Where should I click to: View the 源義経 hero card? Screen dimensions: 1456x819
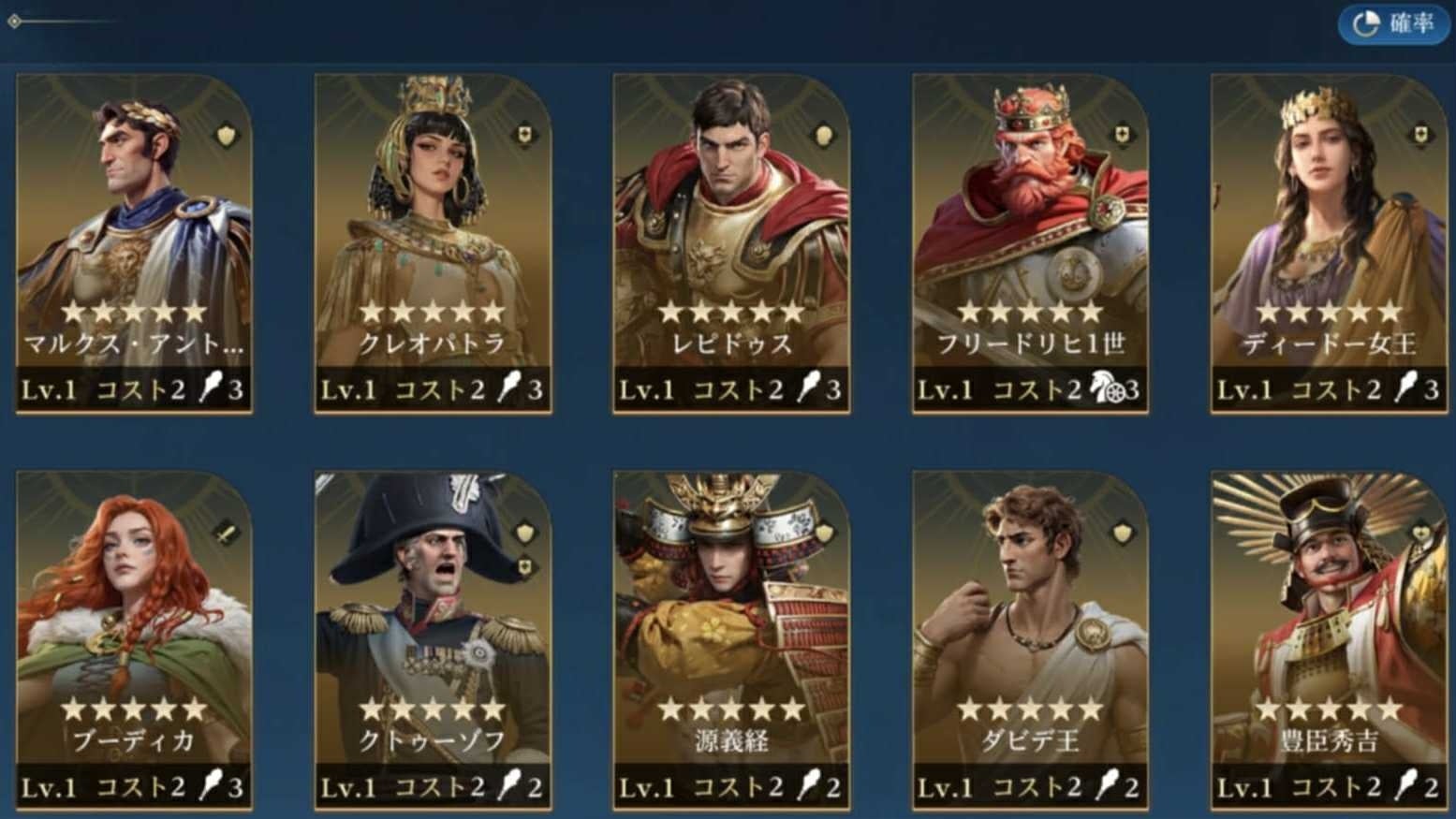(731, 640)
